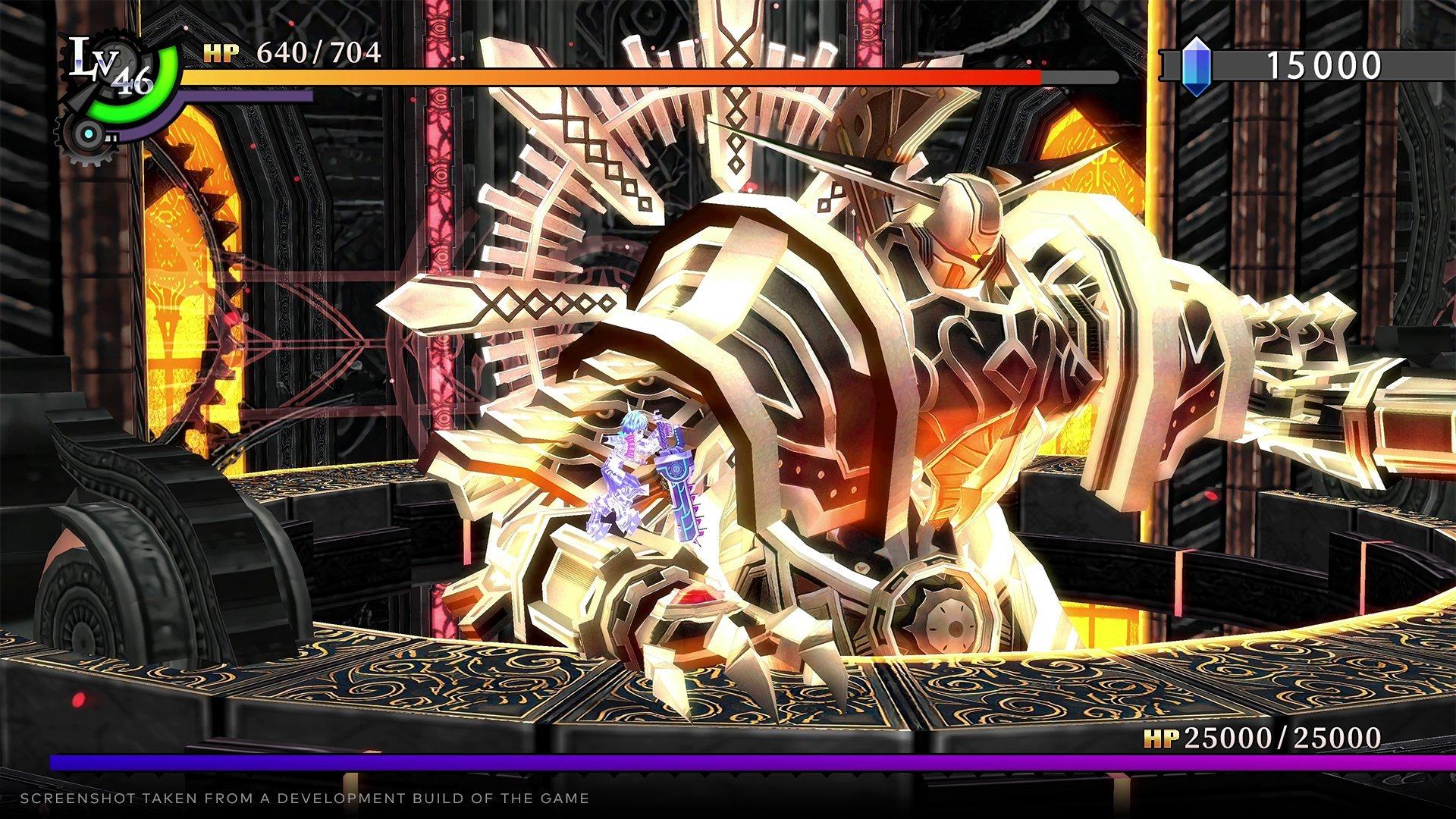Click the blue crystal currency icon

(x=1197, y=66)
